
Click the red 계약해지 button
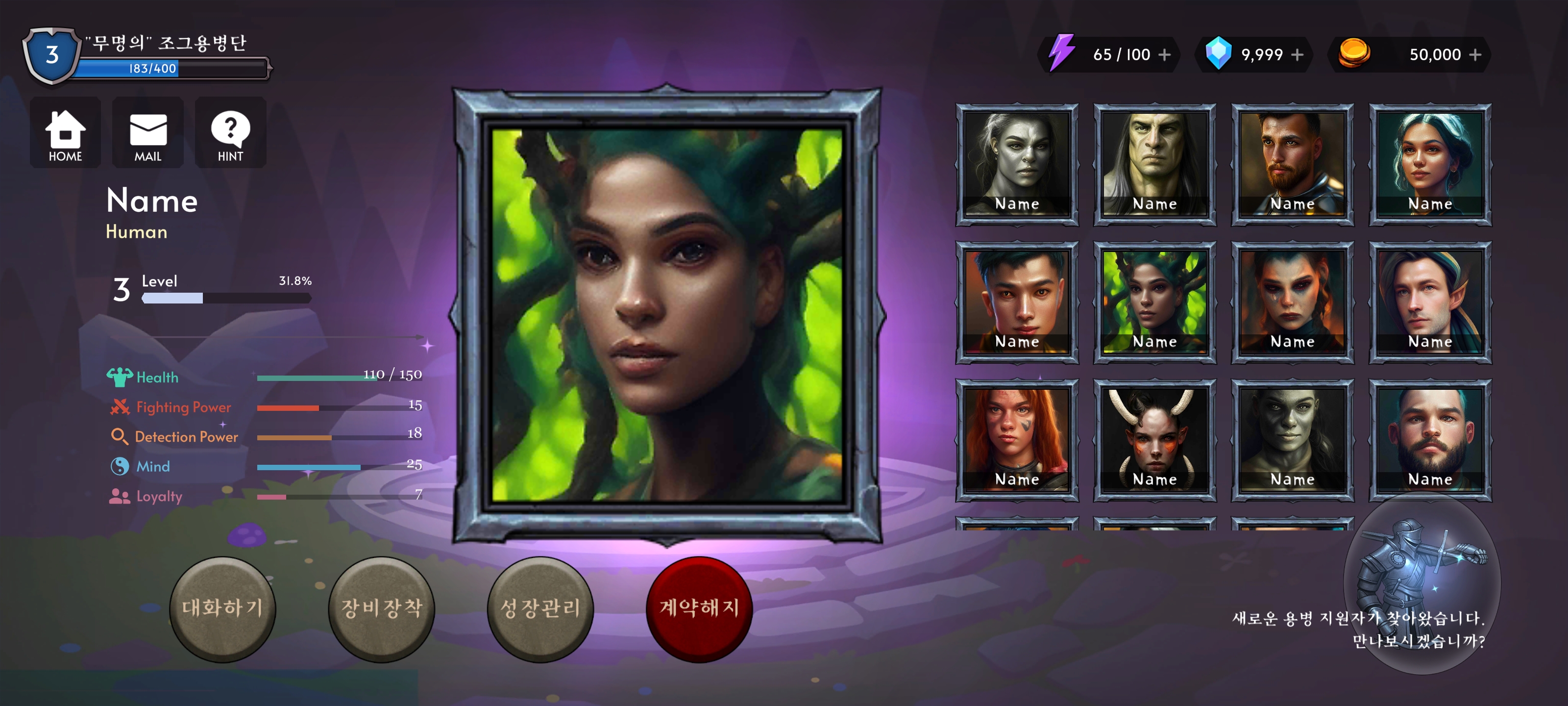tap(699, 608)
